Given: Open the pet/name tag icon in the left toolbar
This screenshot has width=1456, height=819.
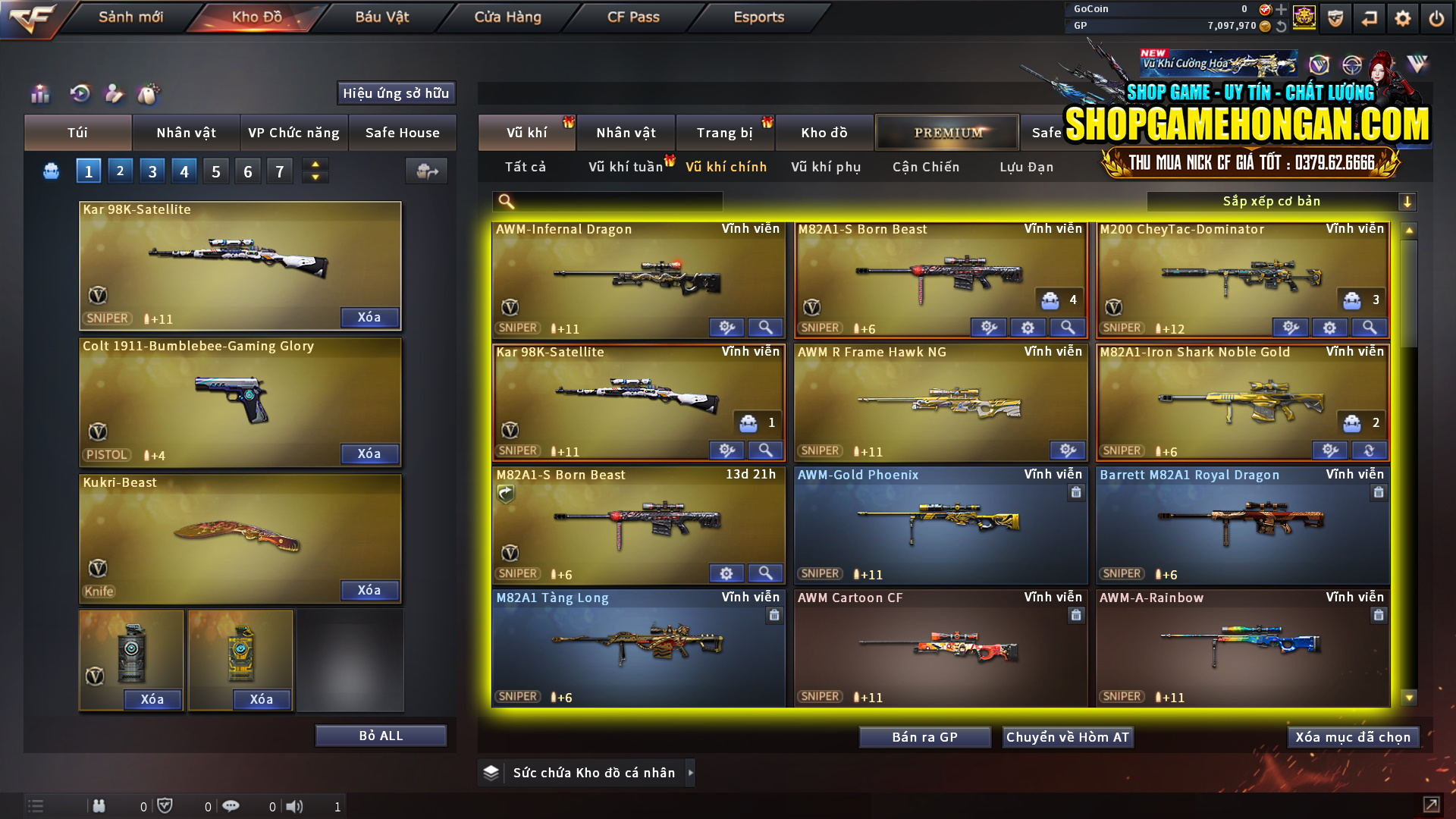Looking at the screenshot, I should click(149, 94).
